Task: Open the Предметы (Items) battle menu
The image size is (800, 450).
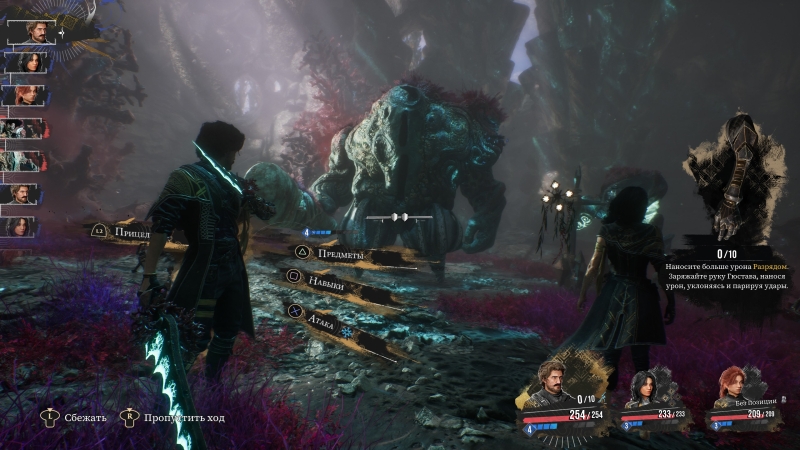Action: pyautogui.click(x=342, y=255)
